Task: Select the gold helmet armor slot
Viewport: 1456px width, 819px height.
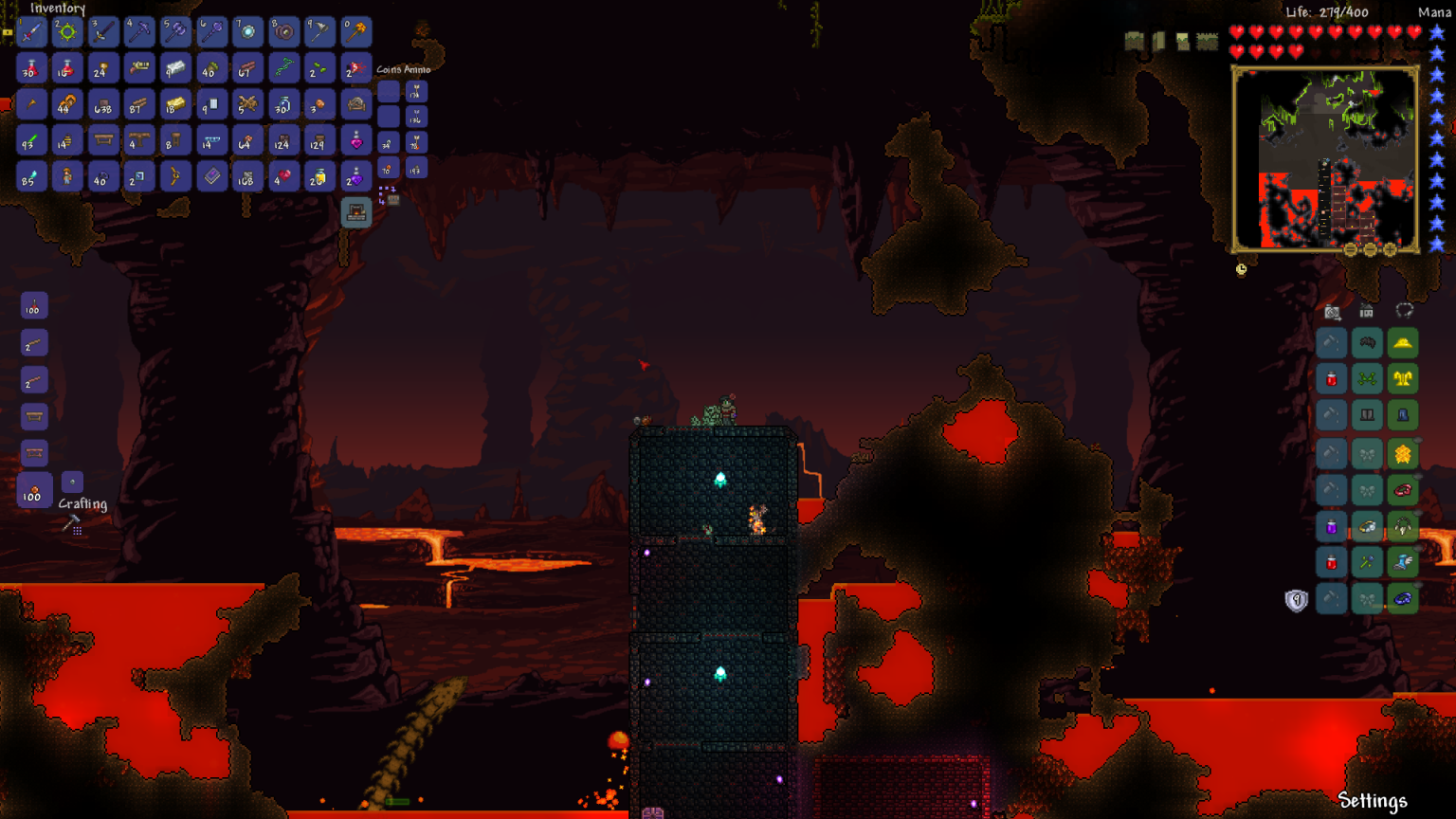Action: [x=1403, y=343]
